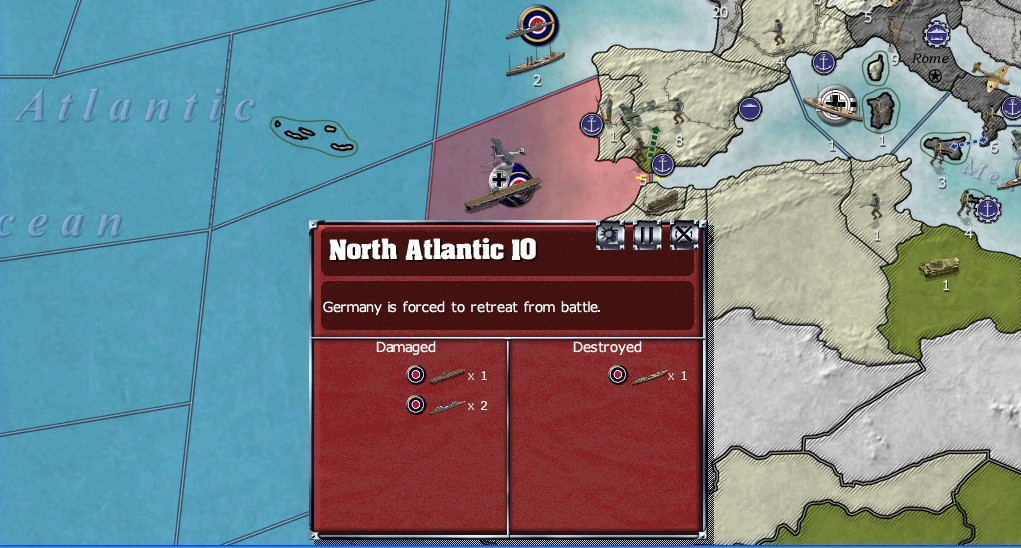
Task: Click the explosion icon button in report header
Action: point(610,236)
